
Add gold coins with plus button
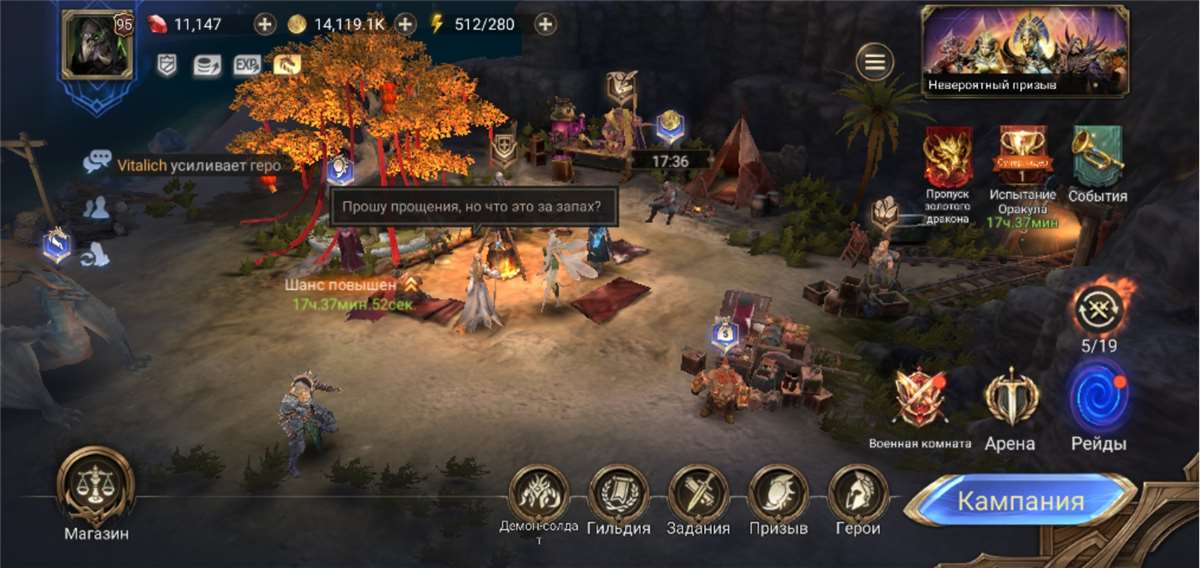[x=405, y=24]
